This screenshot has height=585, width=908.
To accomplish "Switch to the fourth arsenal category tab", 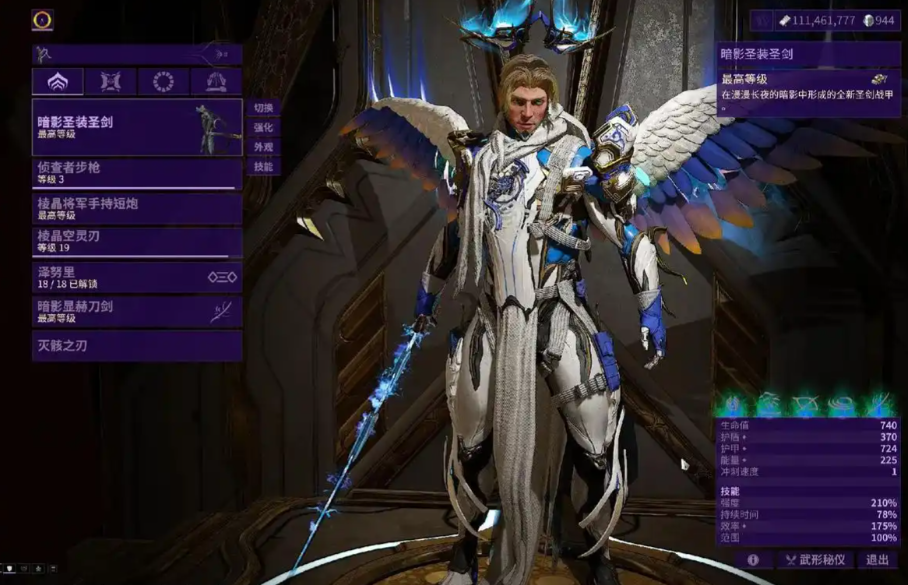I will [x=215, y=82].
